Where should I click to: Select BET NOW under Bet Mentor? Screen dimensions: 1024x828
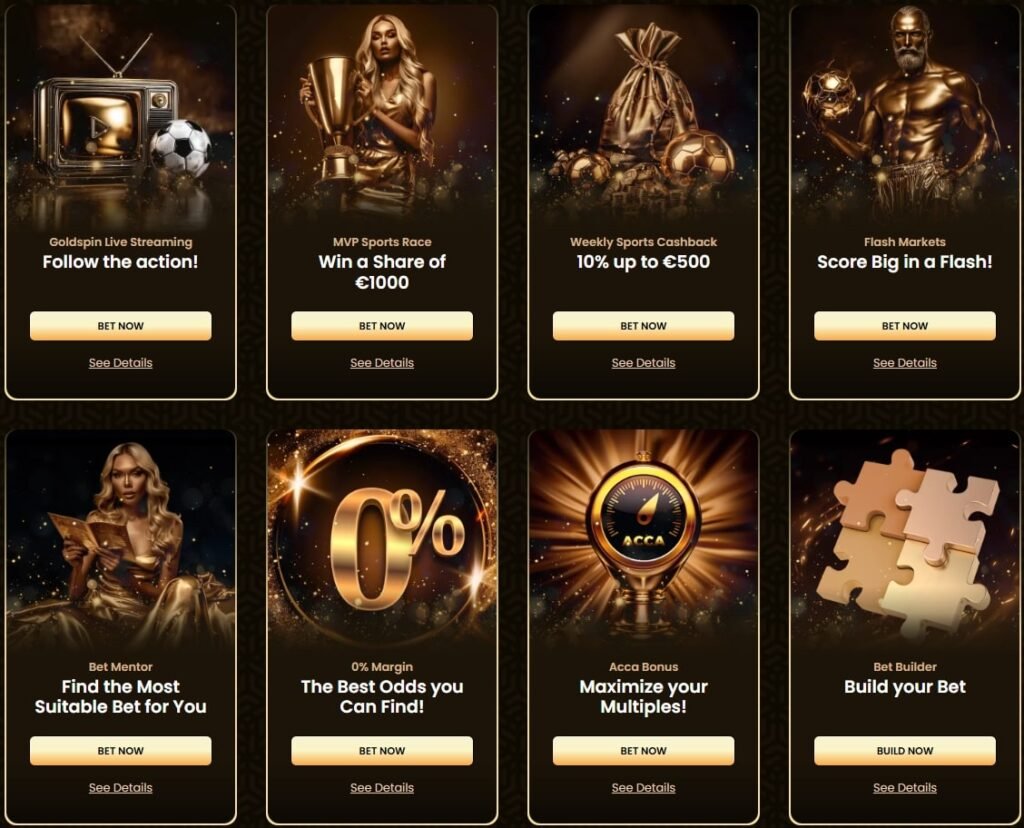pos(120,751)
